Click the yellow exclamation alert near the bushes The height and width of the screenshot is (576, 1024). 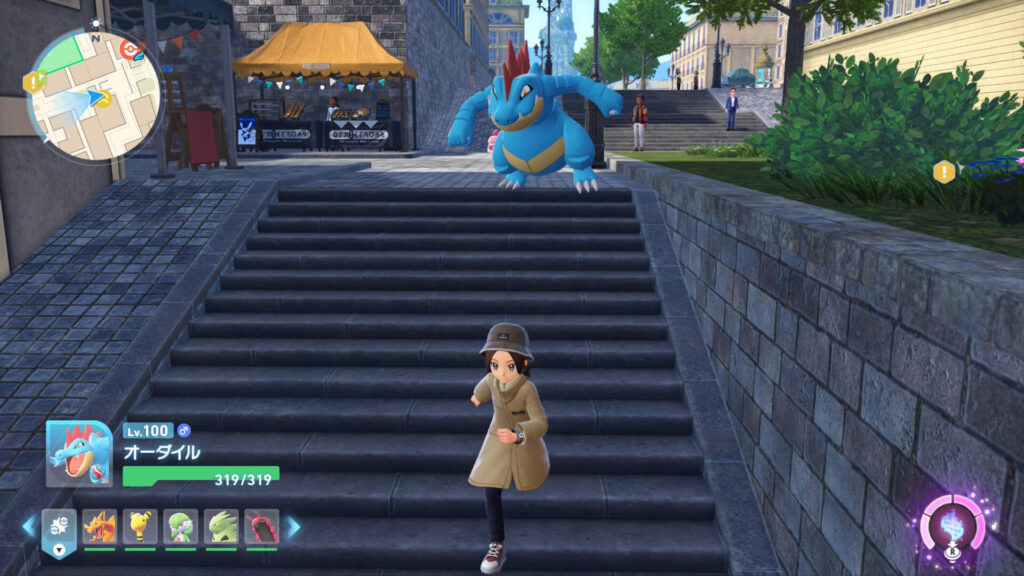click(x=944, y=171)
